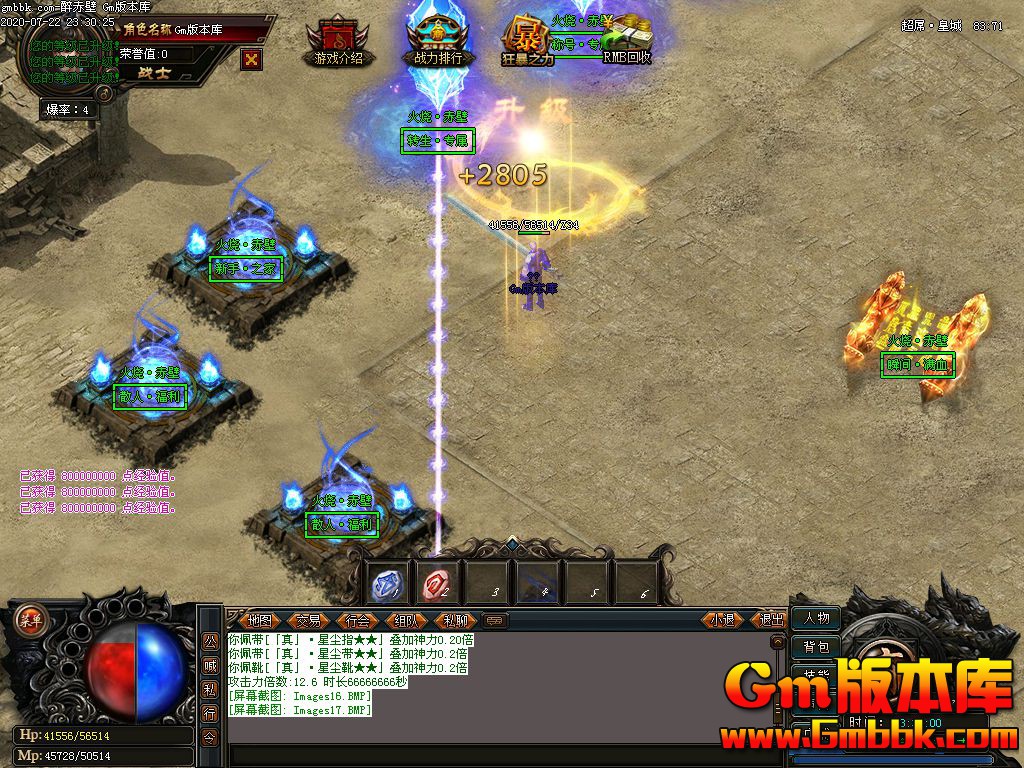This screenshot has height=768, width=1024.
Task: Open the 交易 trade tab
Action: point(309,620)
